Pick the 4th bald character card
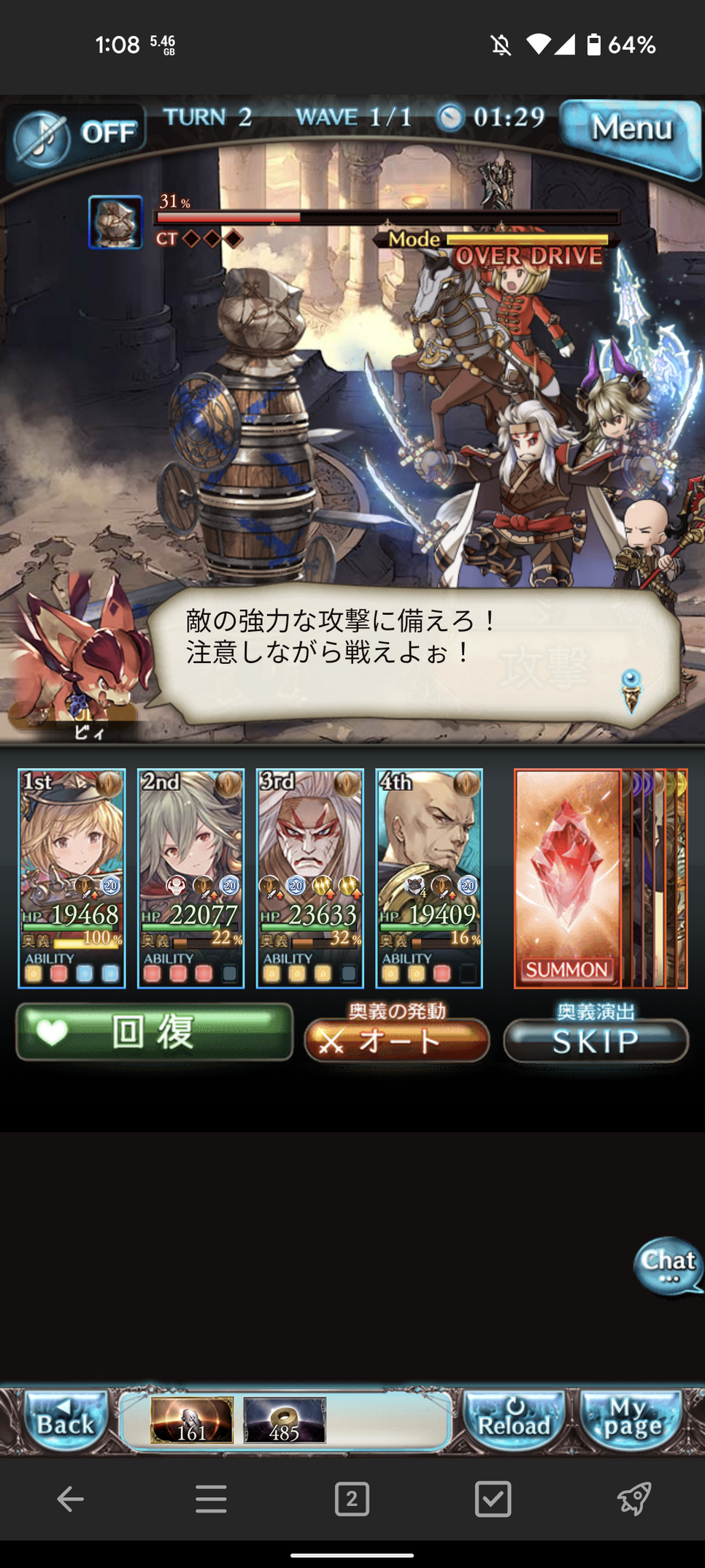705x1568 pixels. 429,878
